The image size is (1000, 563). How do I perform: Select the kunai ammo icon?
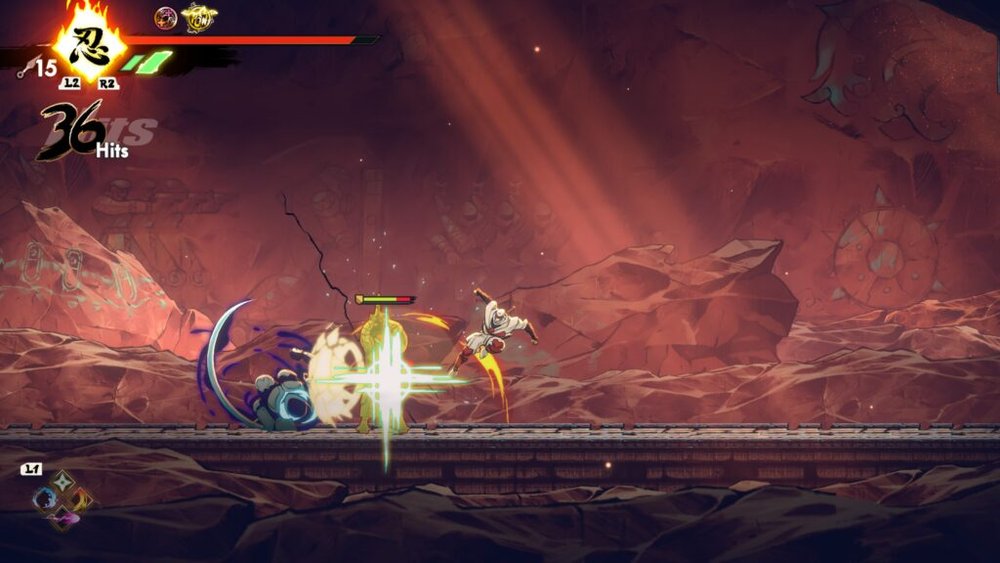click(23, 68)
